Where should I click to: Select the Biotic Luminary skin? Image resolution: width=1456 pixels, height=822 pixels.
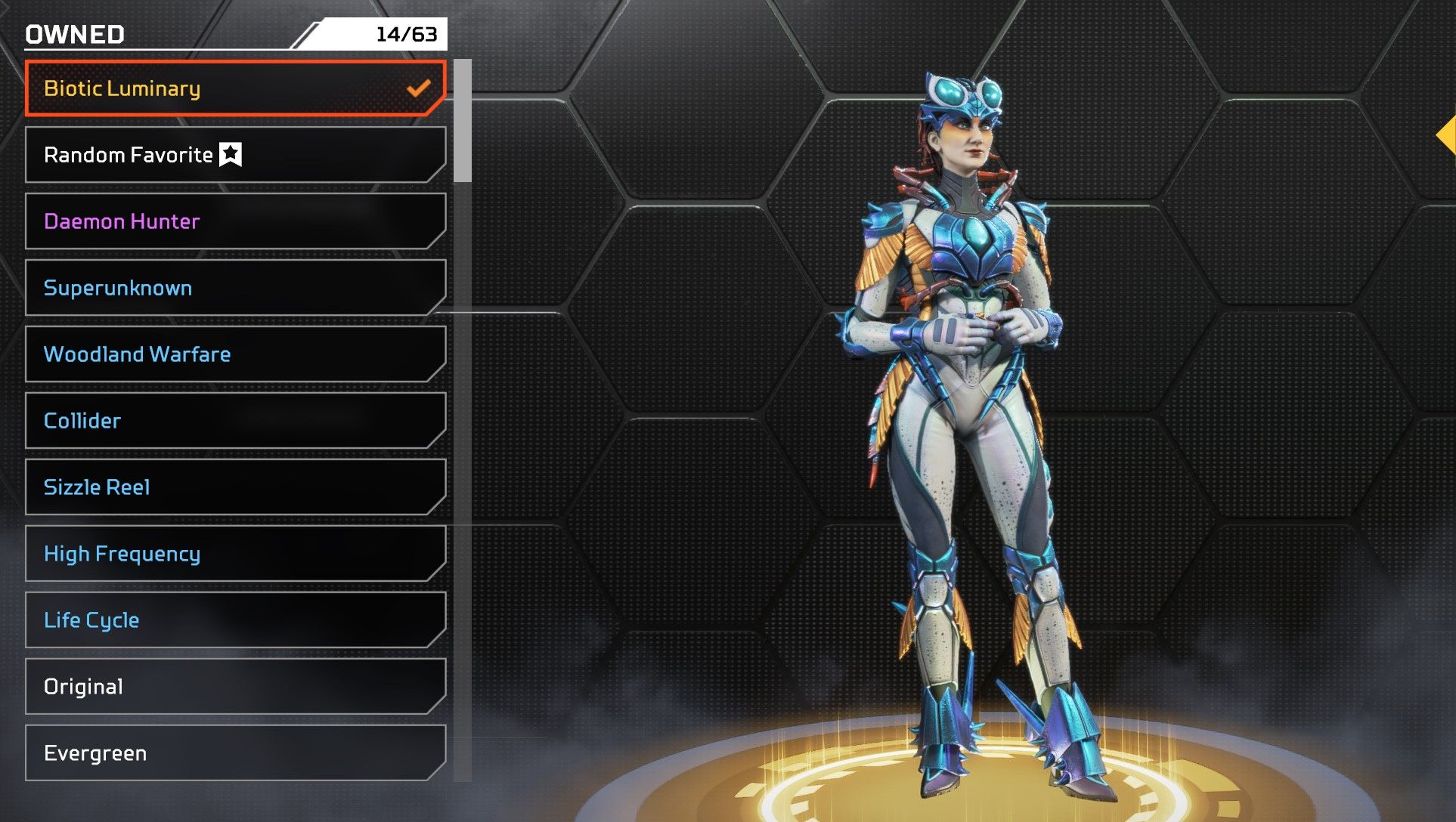(234, 88)
